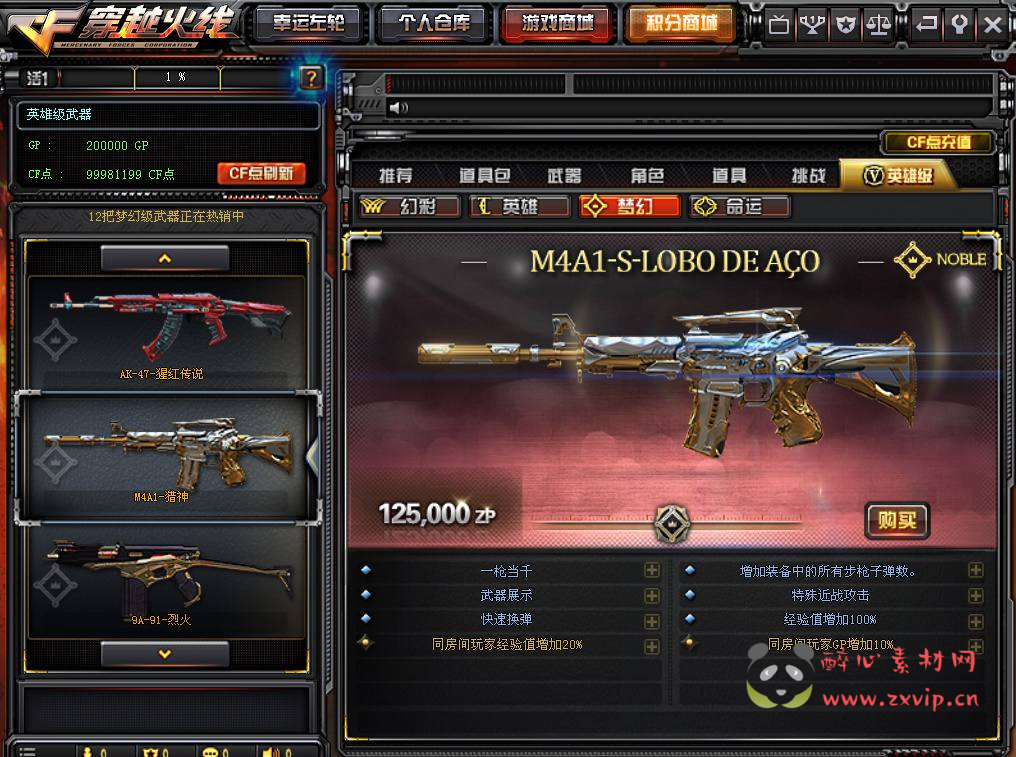
Task: Click the down arrow below the weapon list
Action: [165, 654]
